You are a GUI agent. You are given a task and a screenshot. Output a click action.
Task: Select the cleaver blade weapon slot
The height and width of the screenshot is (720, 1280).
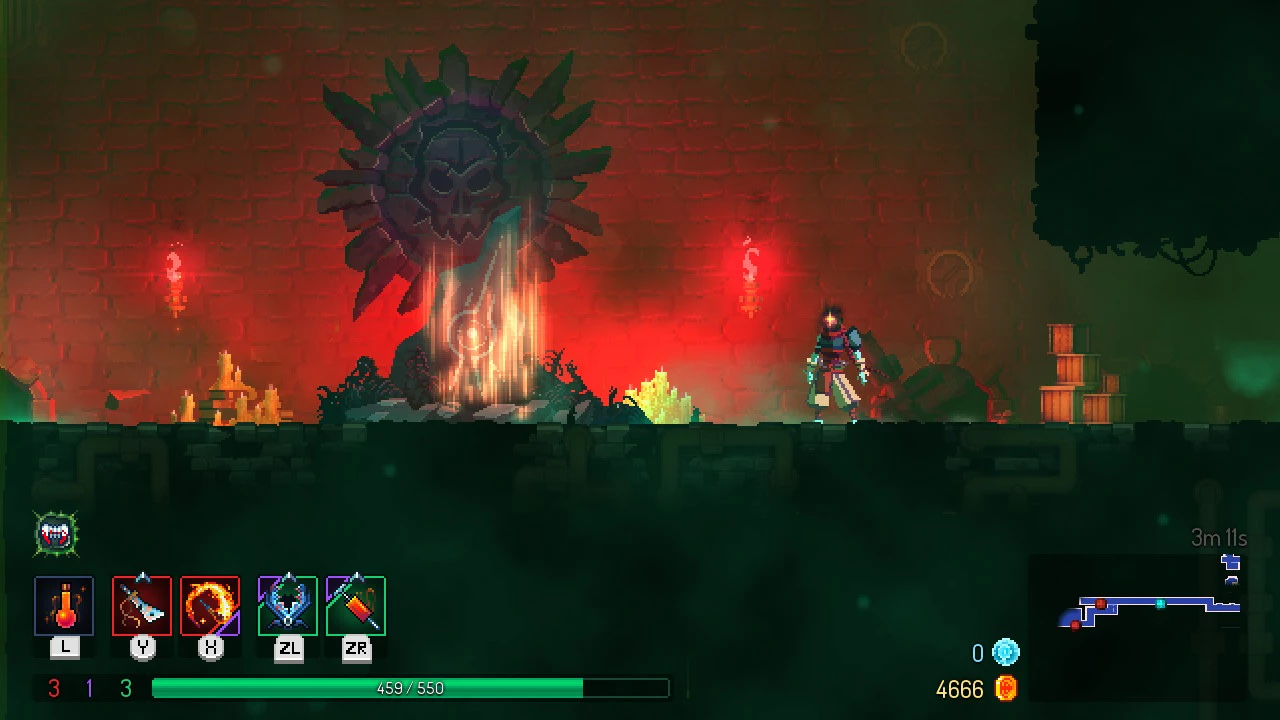(x=142, y=606)
